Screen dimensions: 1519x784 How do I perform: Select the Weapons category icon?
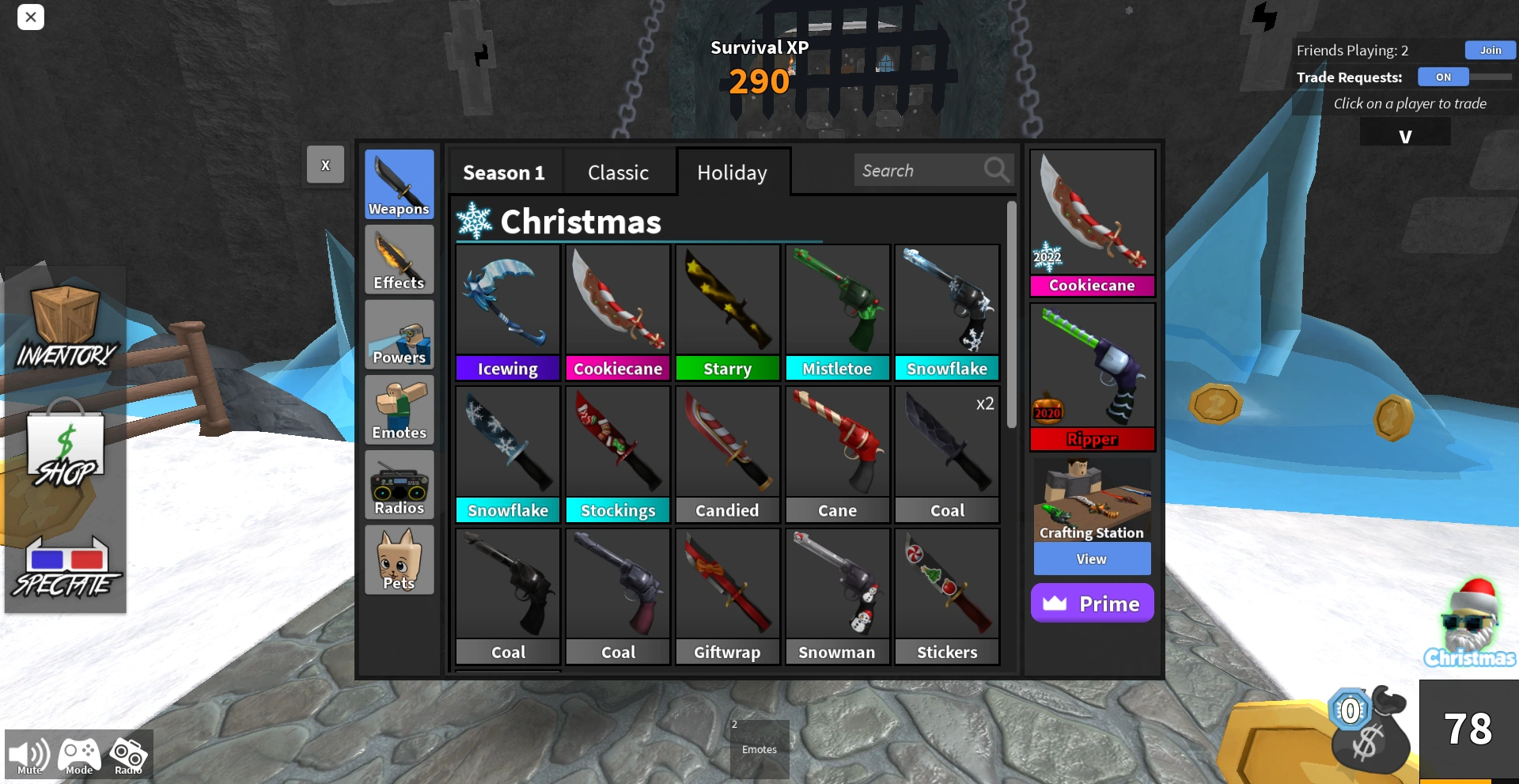[399, 184]
